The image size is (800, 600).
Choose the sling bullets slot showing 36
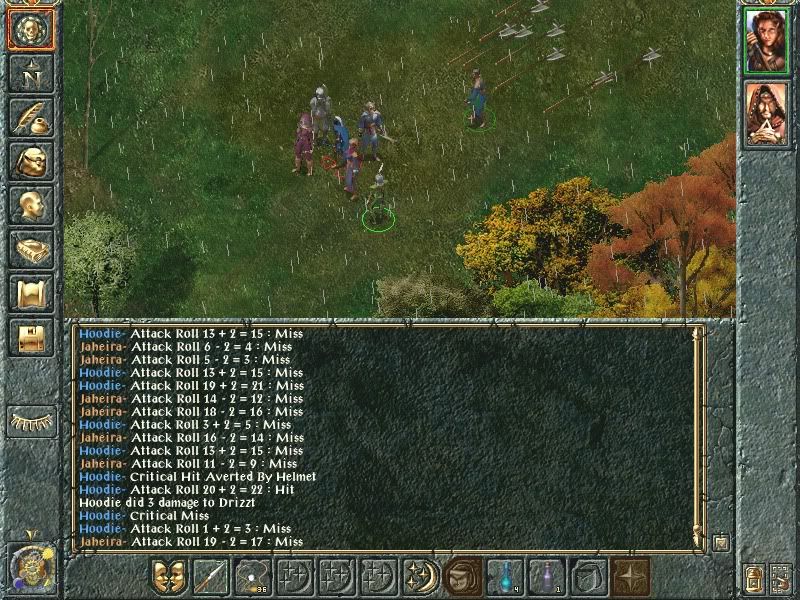252,578
